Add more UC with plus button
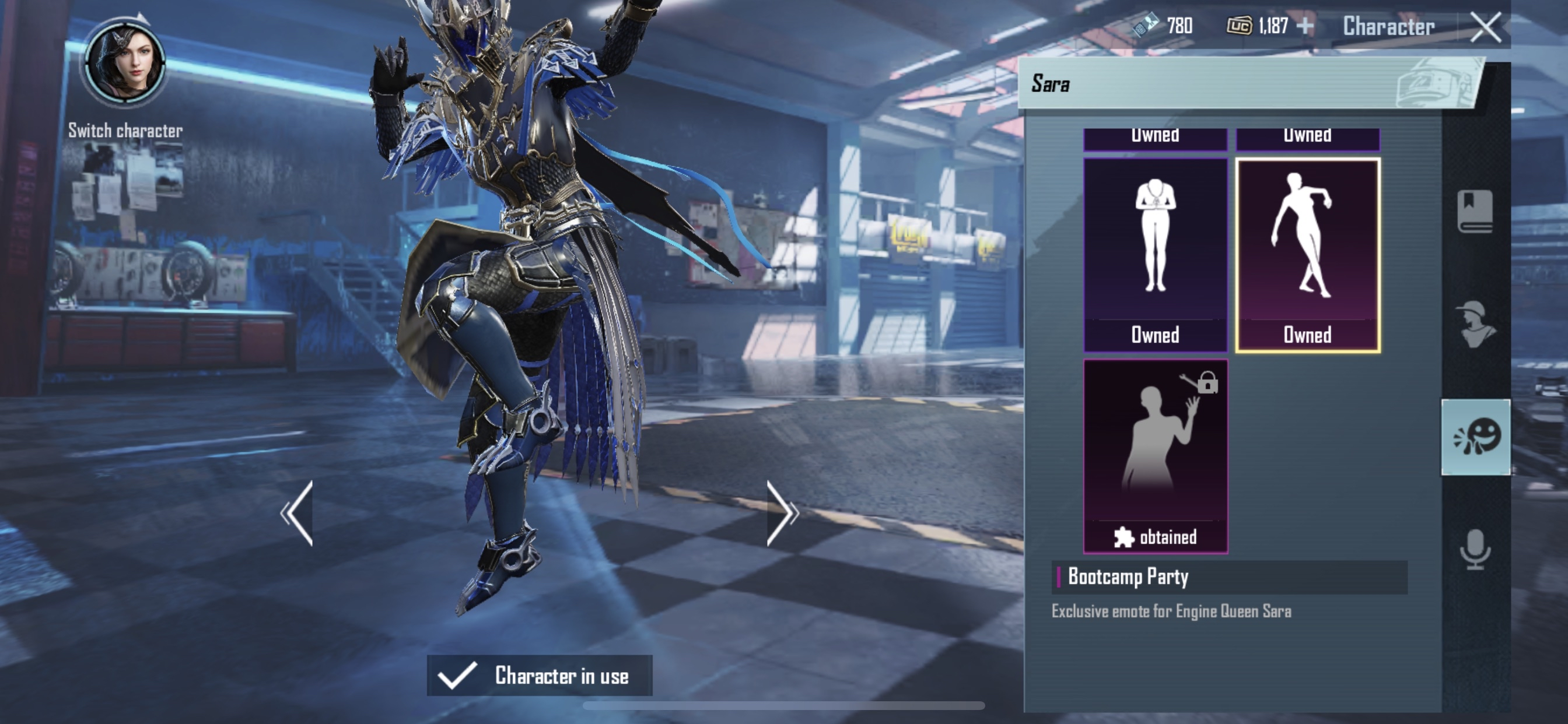 pos(1305,26)
